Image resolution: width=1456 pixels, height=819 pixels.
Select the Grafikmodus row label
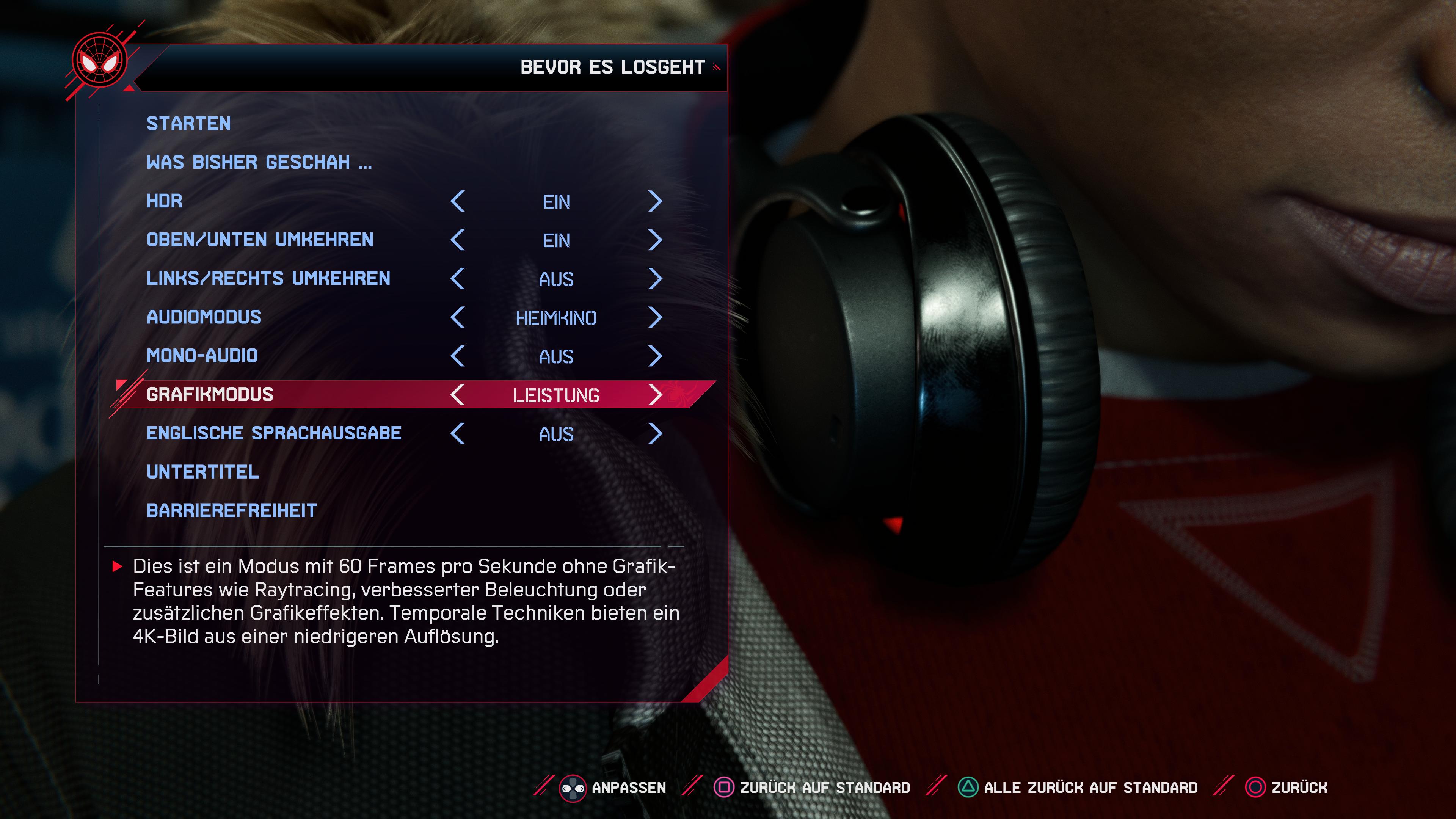coord(210,394)
